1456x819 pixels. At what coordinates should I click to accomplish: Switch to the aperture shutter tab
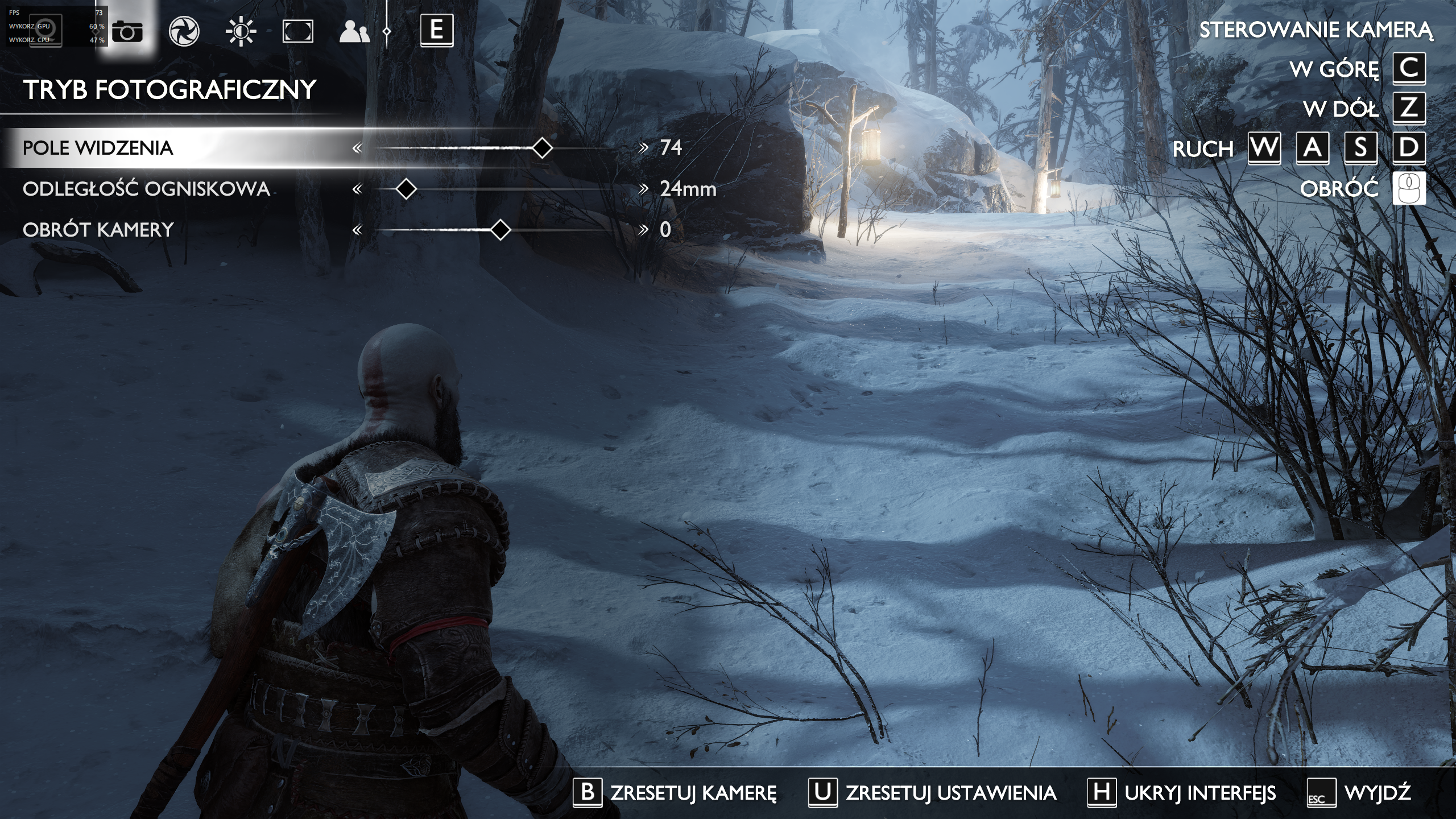pos(184,31)
